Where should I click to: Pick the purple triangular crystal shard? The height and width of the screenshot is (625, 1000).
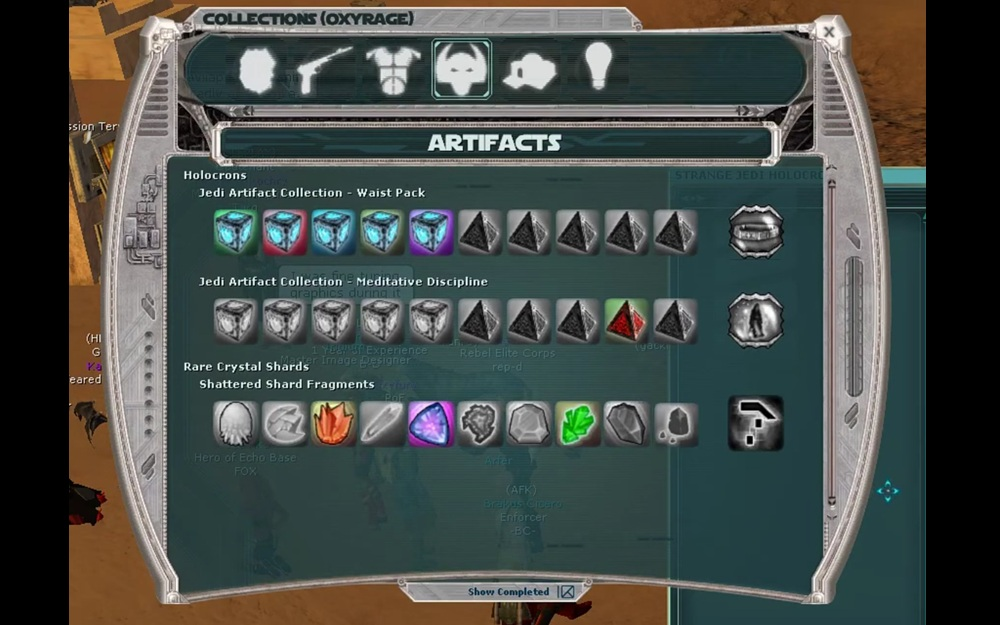[x=431, y=424]
